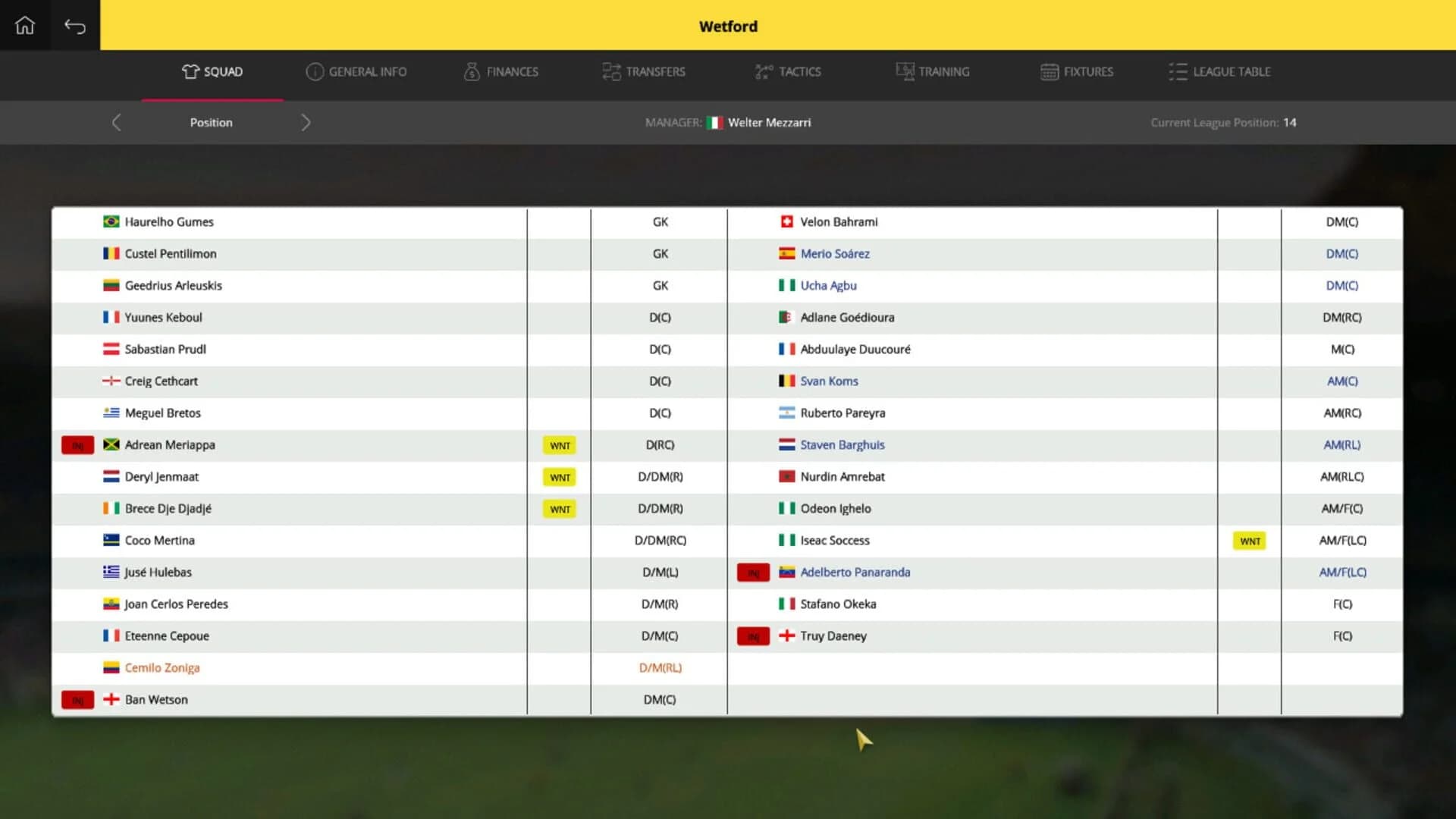Click the right chevron beside Position
Viewport: 1456px width, 819px height.
(x=306, y=122)
